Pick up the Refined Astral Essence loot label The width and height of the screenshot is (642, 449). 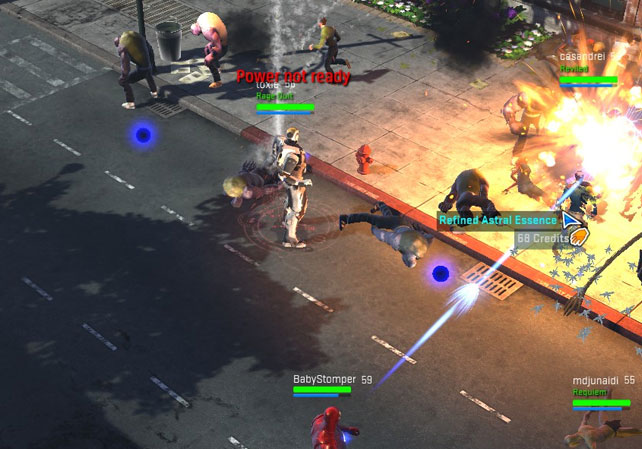[x=497, y=220]
